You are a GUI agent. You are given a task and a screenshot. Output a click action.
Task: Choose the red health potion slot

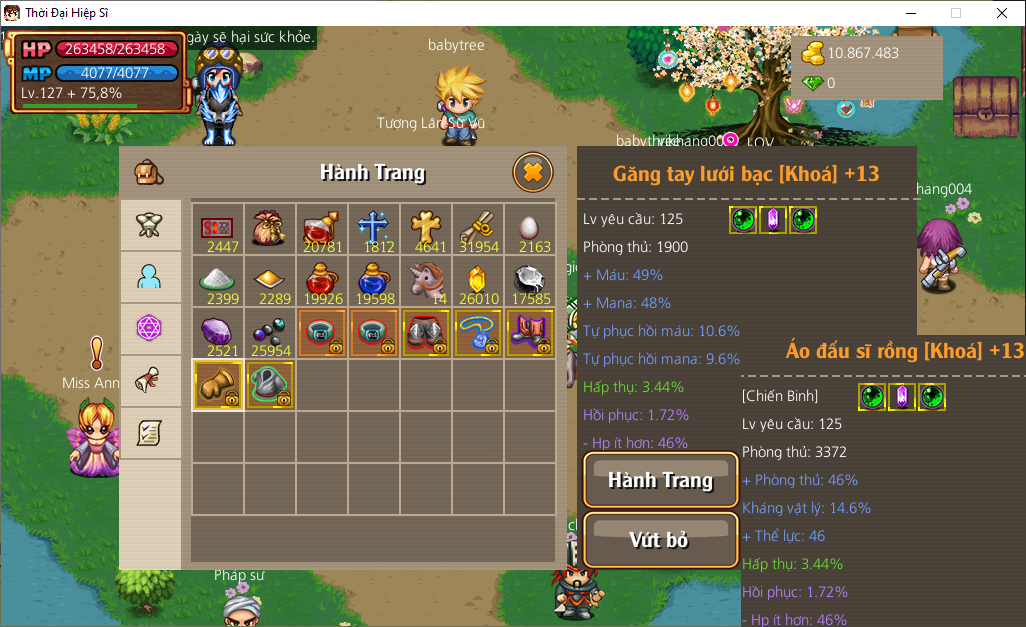[321, 281]
